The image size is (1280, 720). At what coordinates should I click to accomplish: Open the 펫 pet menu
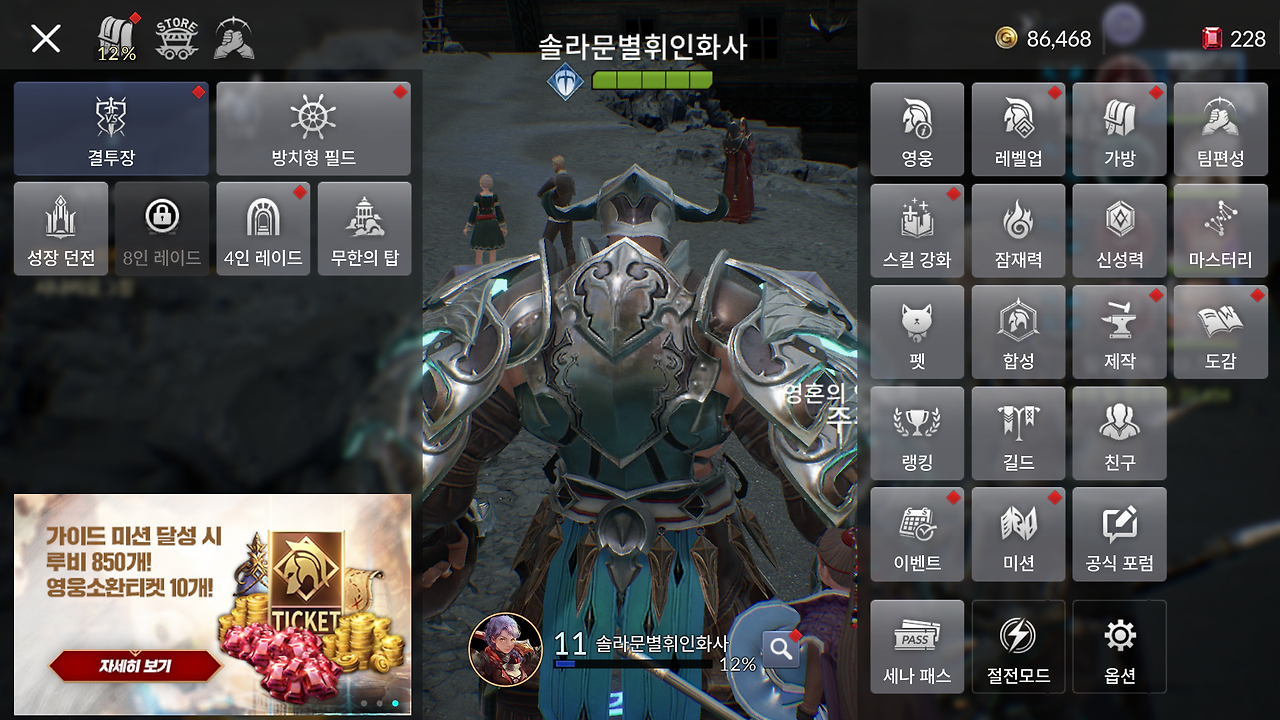tap(916, 331)
